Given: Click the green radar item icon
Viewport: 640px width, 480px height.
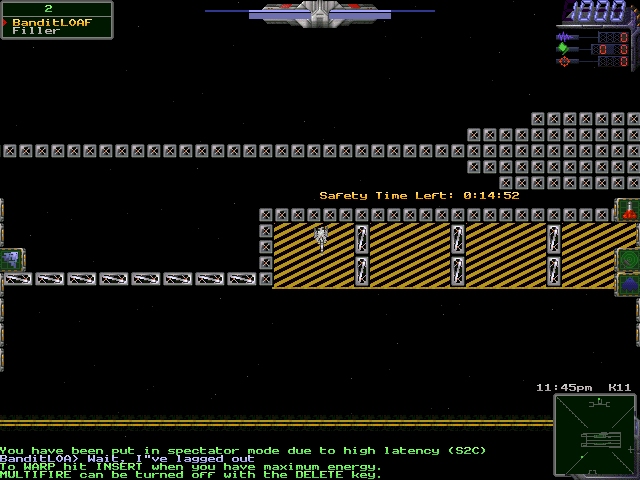Looking at the screenshot, I should pos(629,259).
